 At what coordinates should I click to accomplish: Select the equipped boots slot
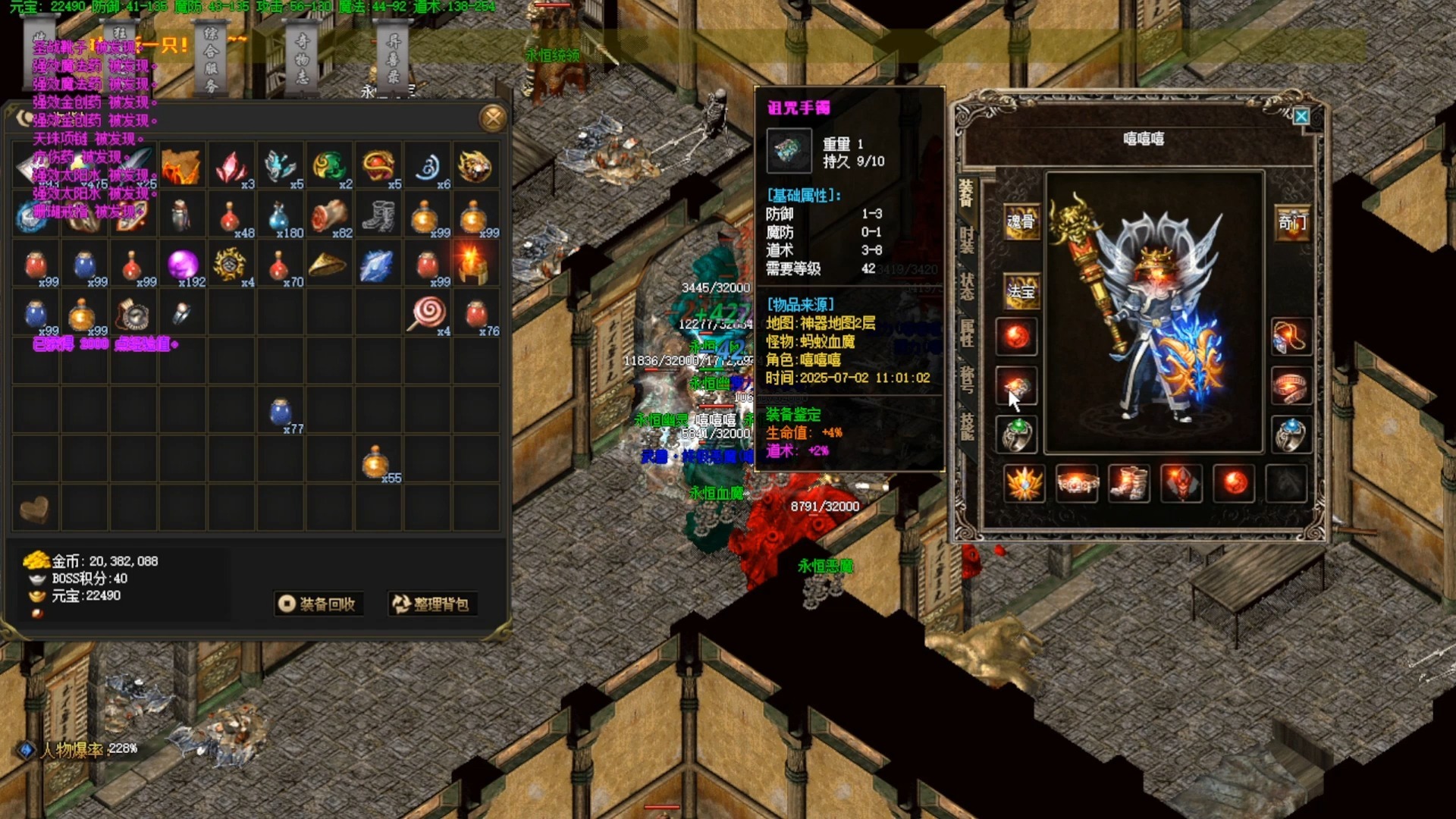point(1128,483)
